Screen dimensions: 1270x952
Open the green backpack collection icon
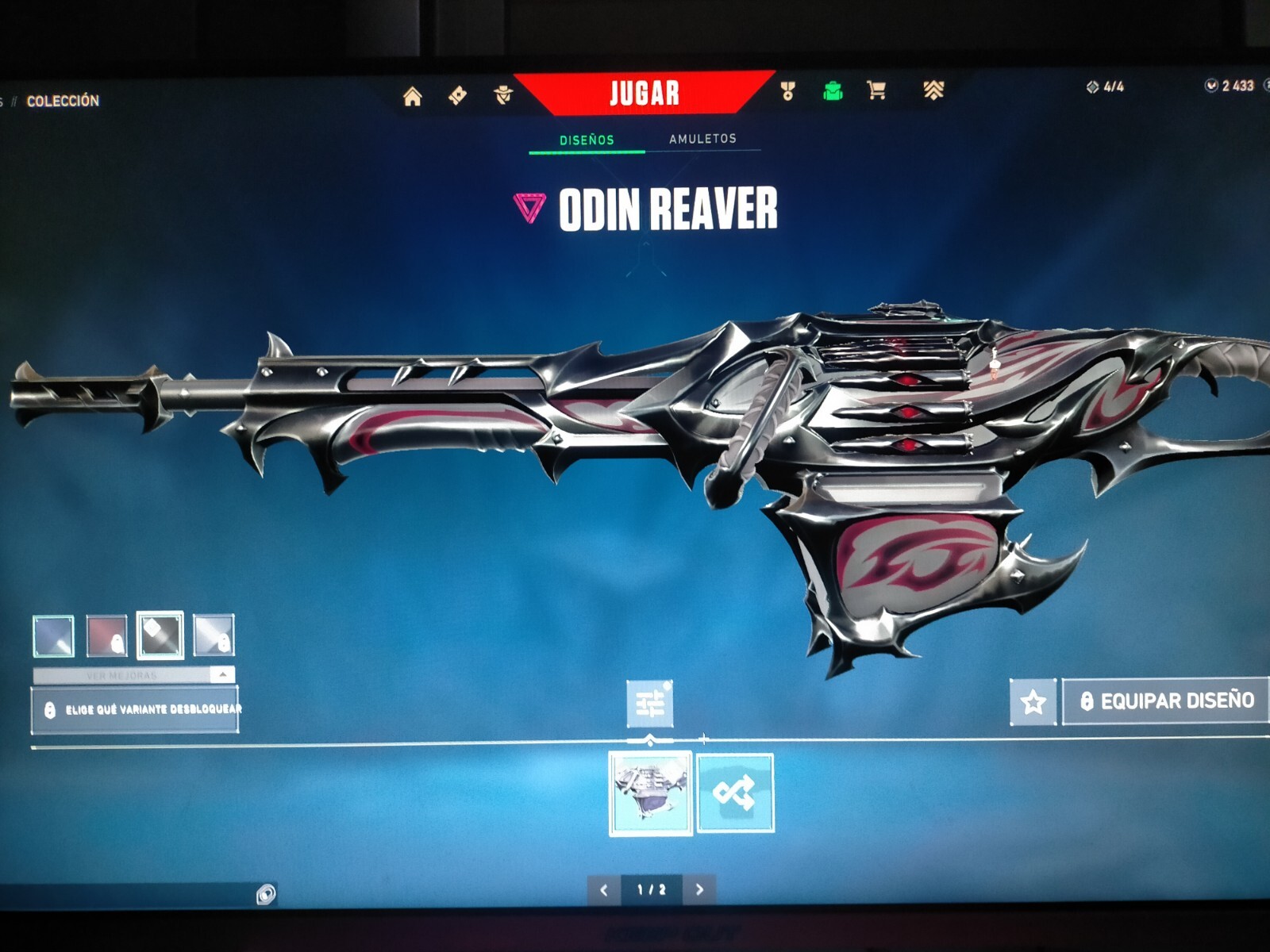point(832,91)
